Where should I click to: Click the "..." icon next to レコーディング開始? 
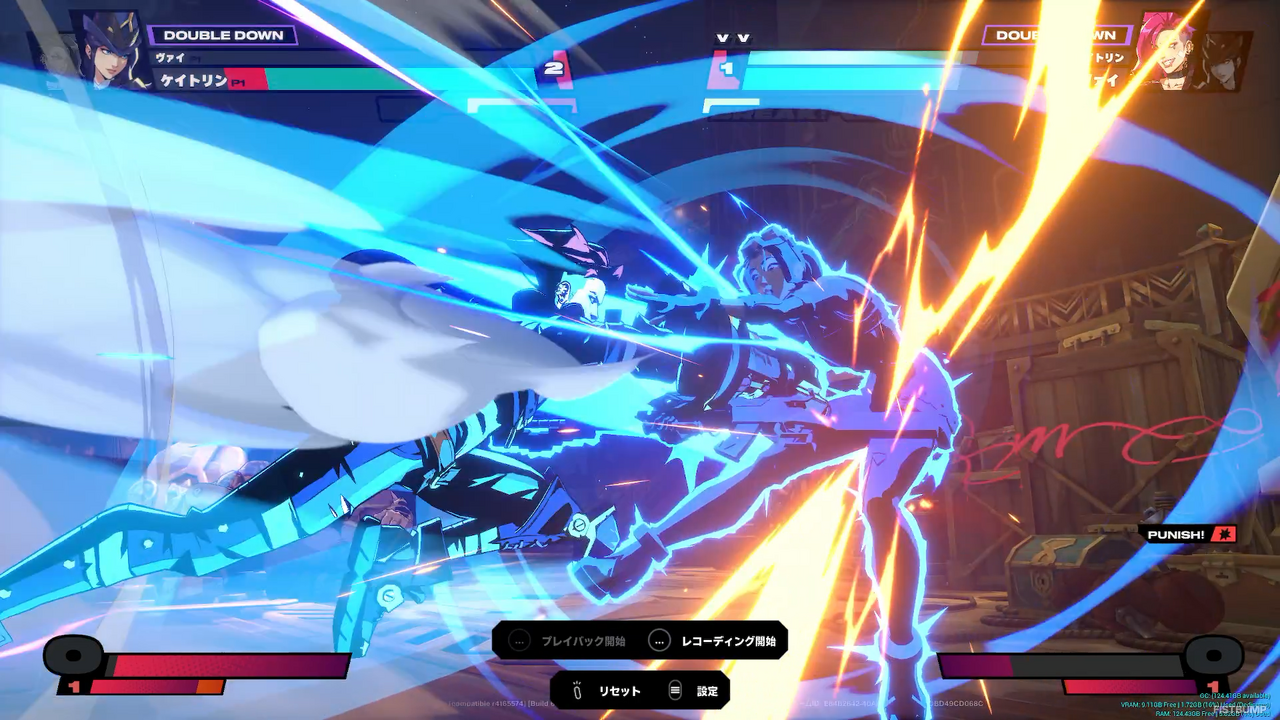pyautogui.click(x=659, y=641)
